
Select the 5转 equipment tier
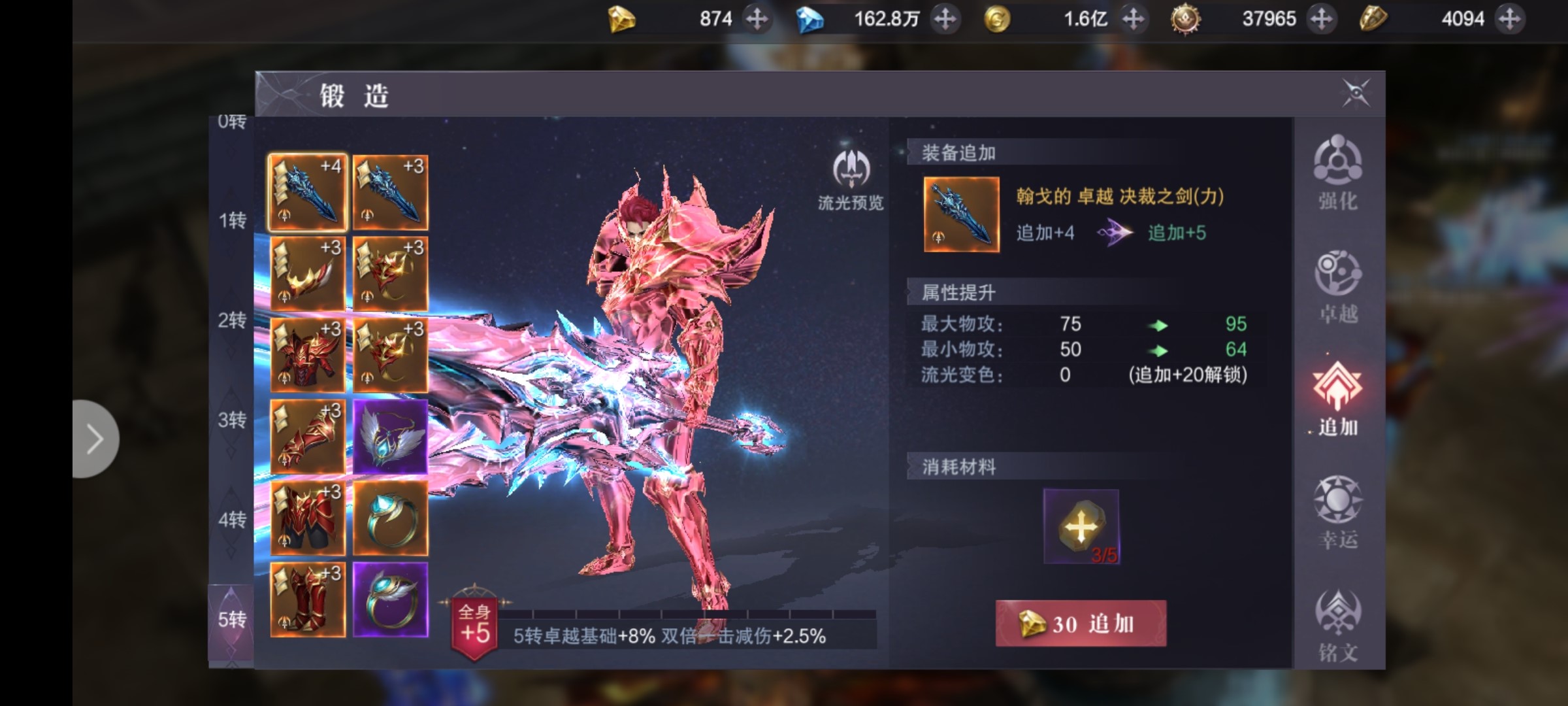coord(231,619)
